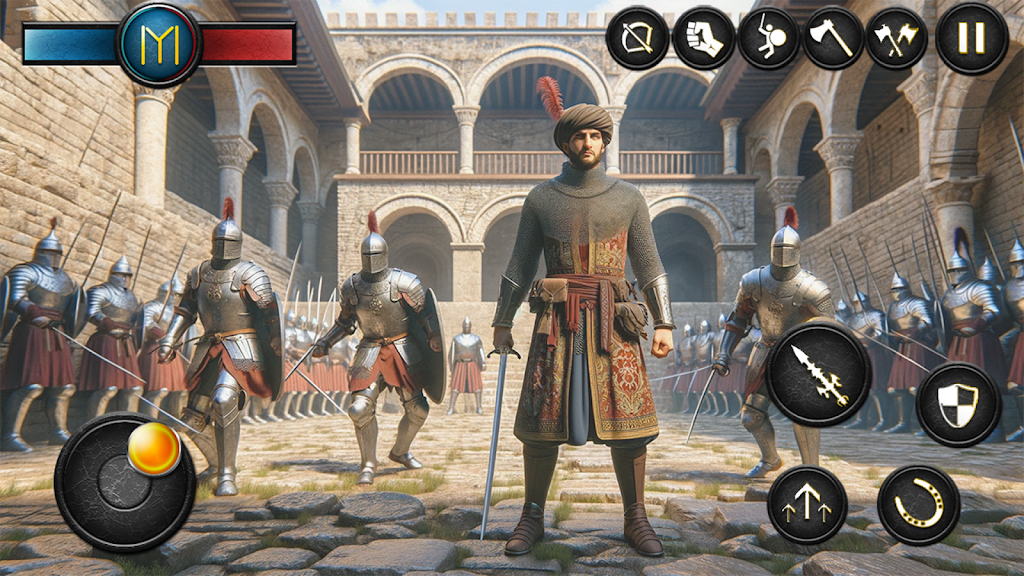
Task: Tap the orange virtual joystick knob
Action: (154, 449)
